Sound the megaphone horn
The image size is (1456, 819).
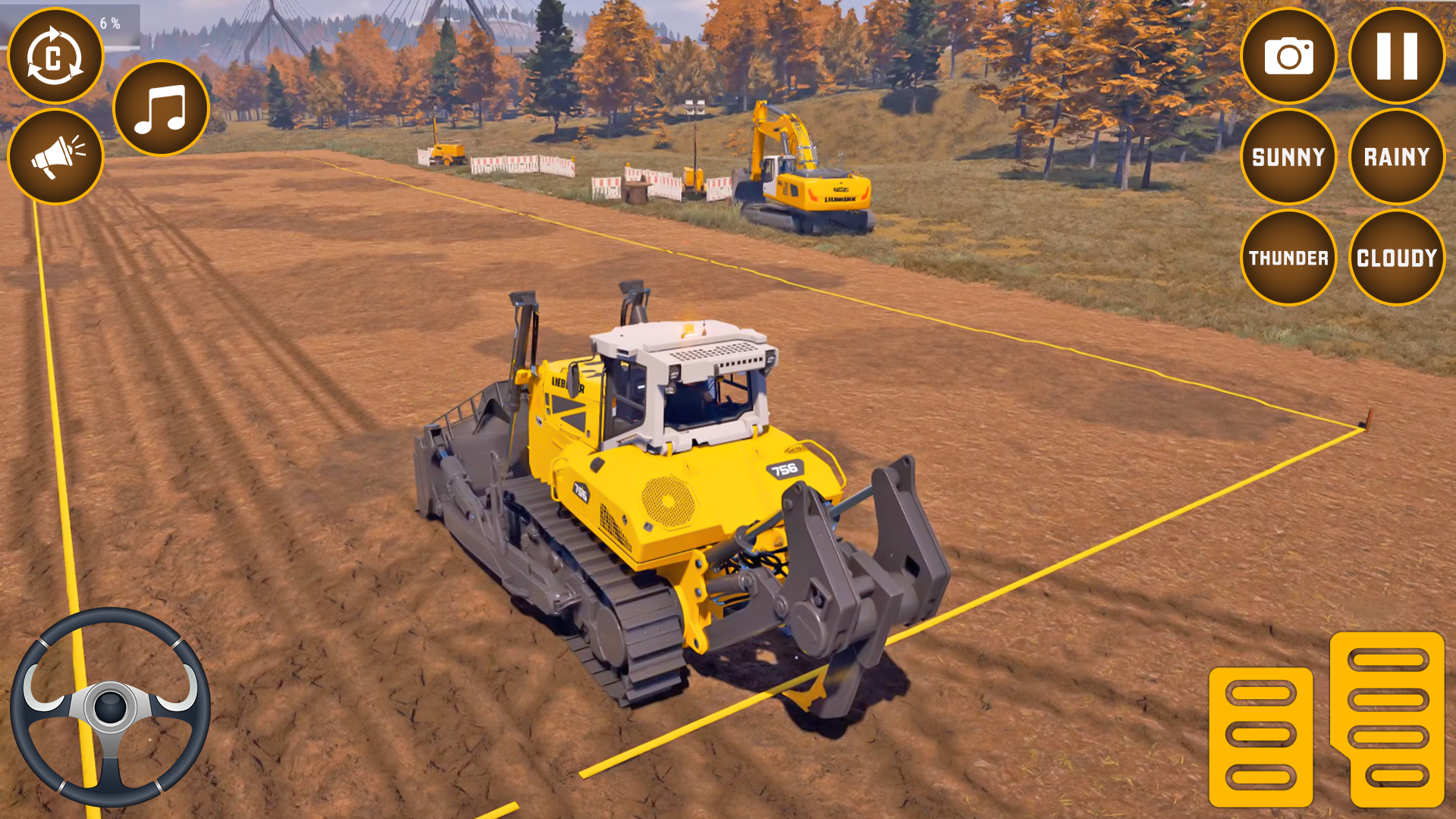55,157
